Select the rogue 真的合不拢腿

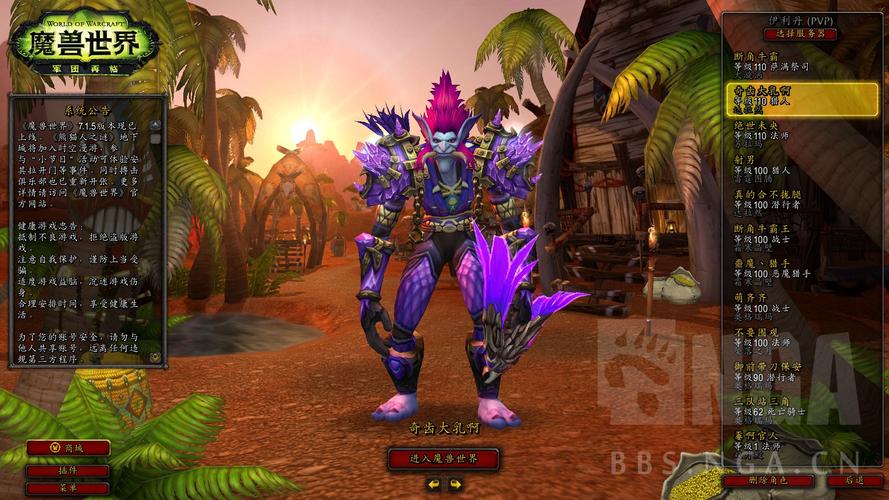pyautogui.click(x=790, y=199)
